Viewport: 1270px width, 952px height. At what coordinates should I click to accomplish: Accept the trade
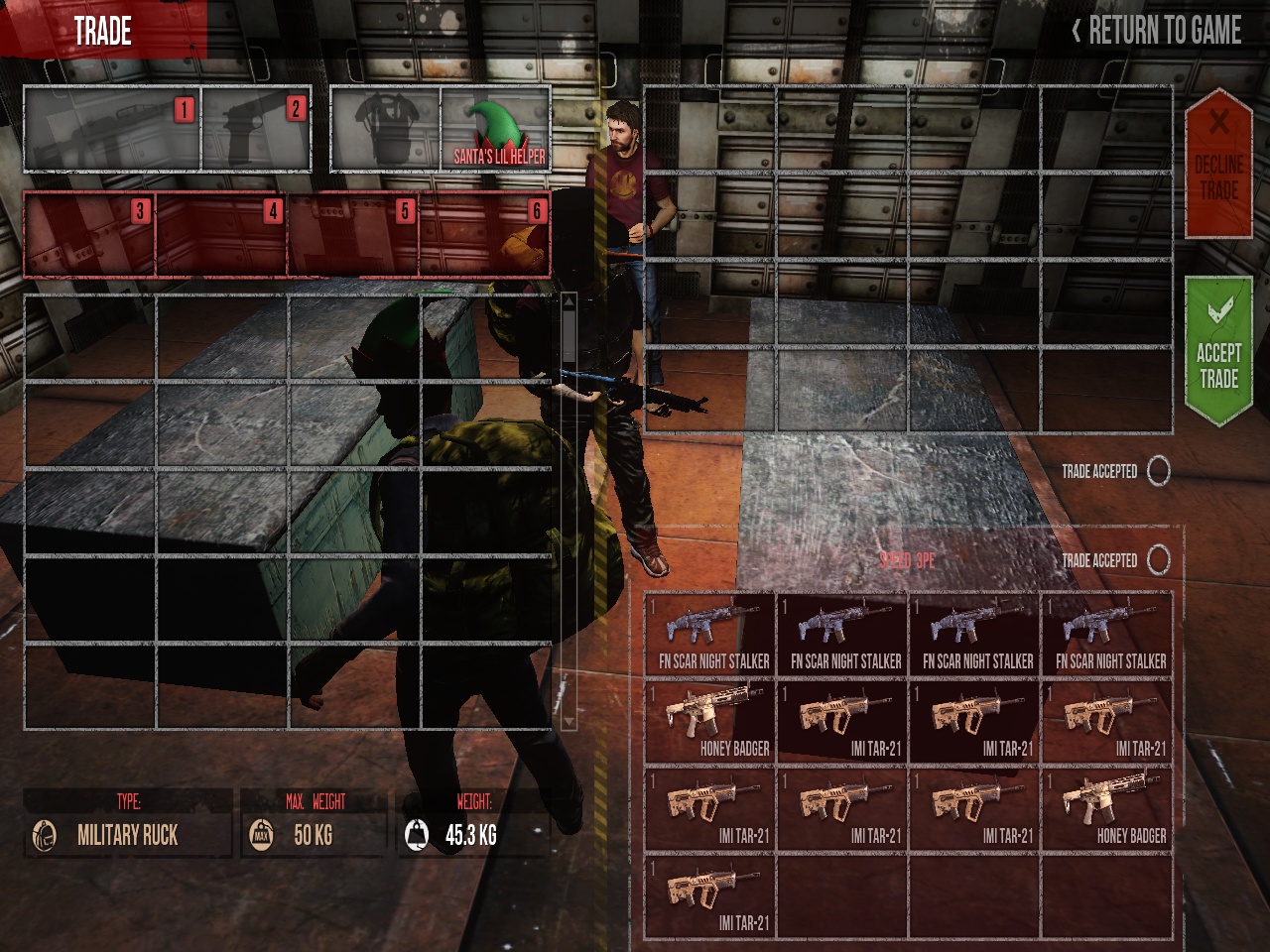coord(1218,352)
